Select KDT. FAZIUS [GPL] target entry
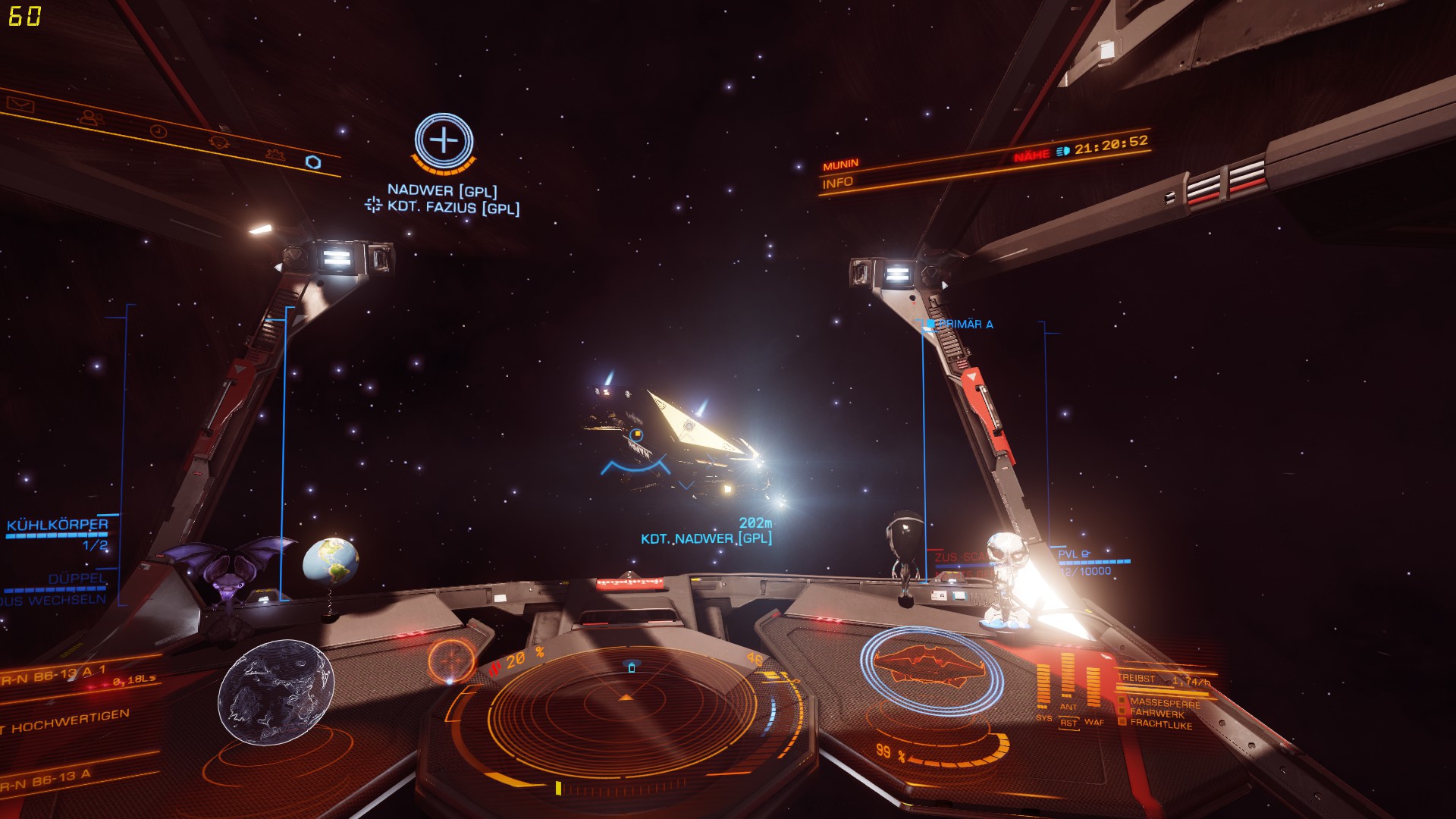This screenshot has width=1456, height=819. 453,207
